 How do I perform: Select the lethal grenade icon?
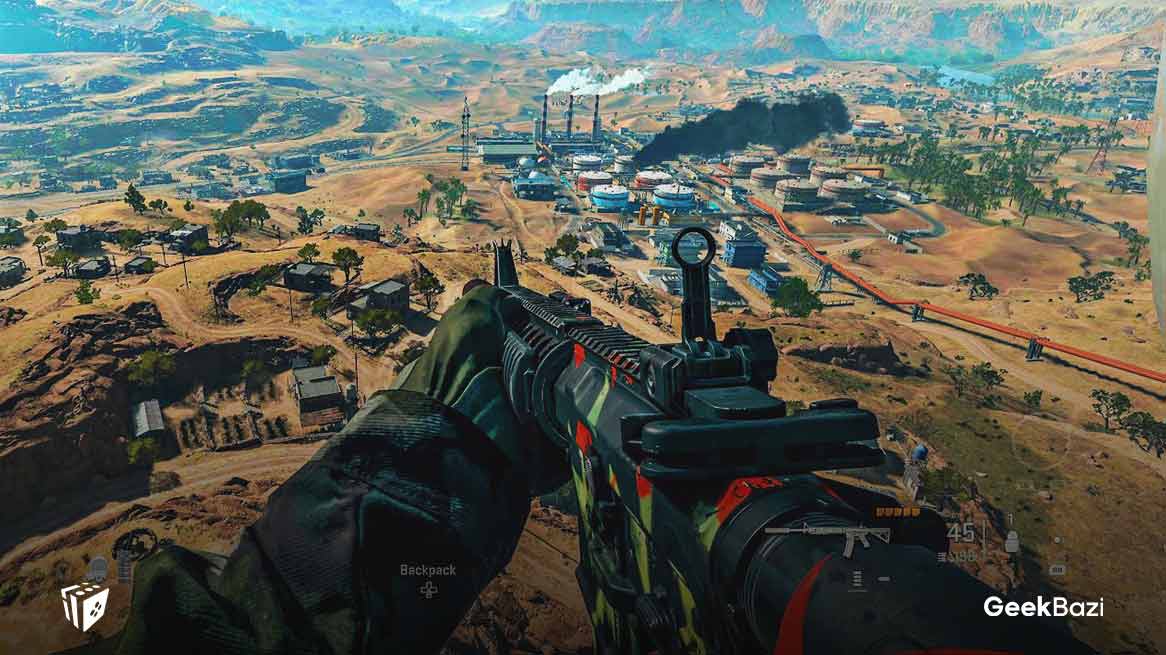click(x=1011, y=542)
